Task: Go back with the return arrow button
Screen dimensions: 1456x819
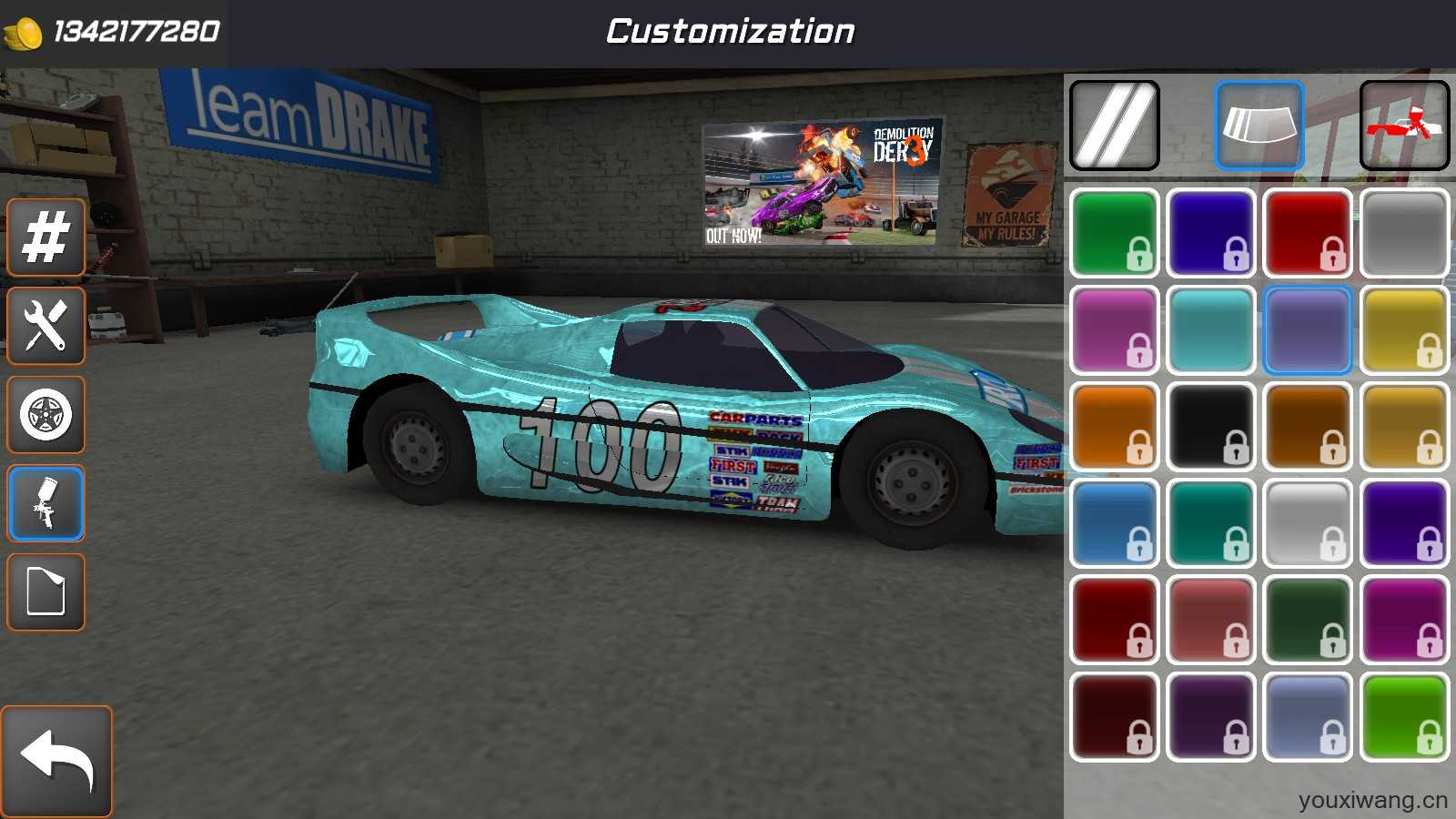Action: click(56, 761)
